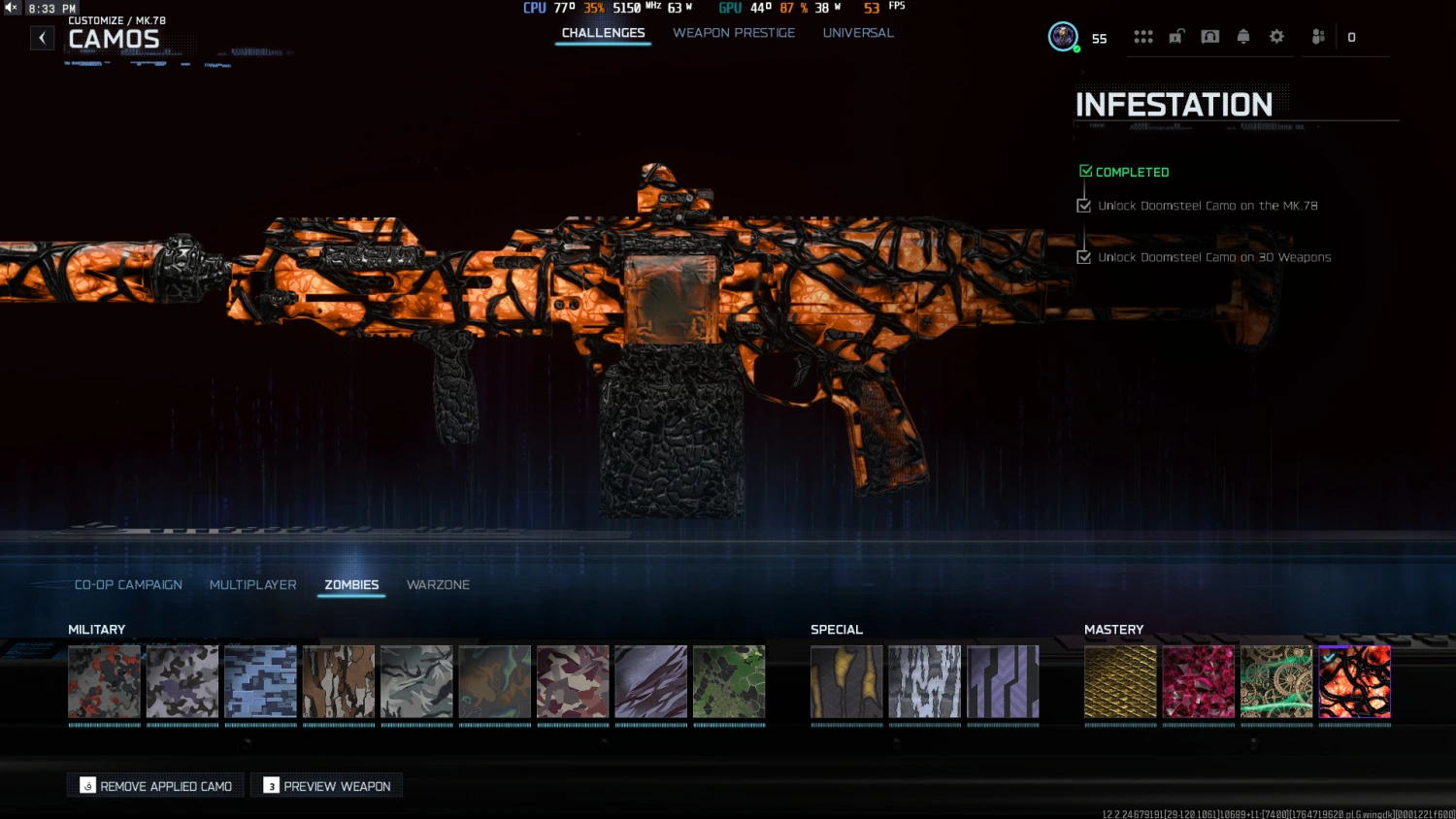View recent players via the group icon
The image size is (1456, 819).
coord(1317,36)
